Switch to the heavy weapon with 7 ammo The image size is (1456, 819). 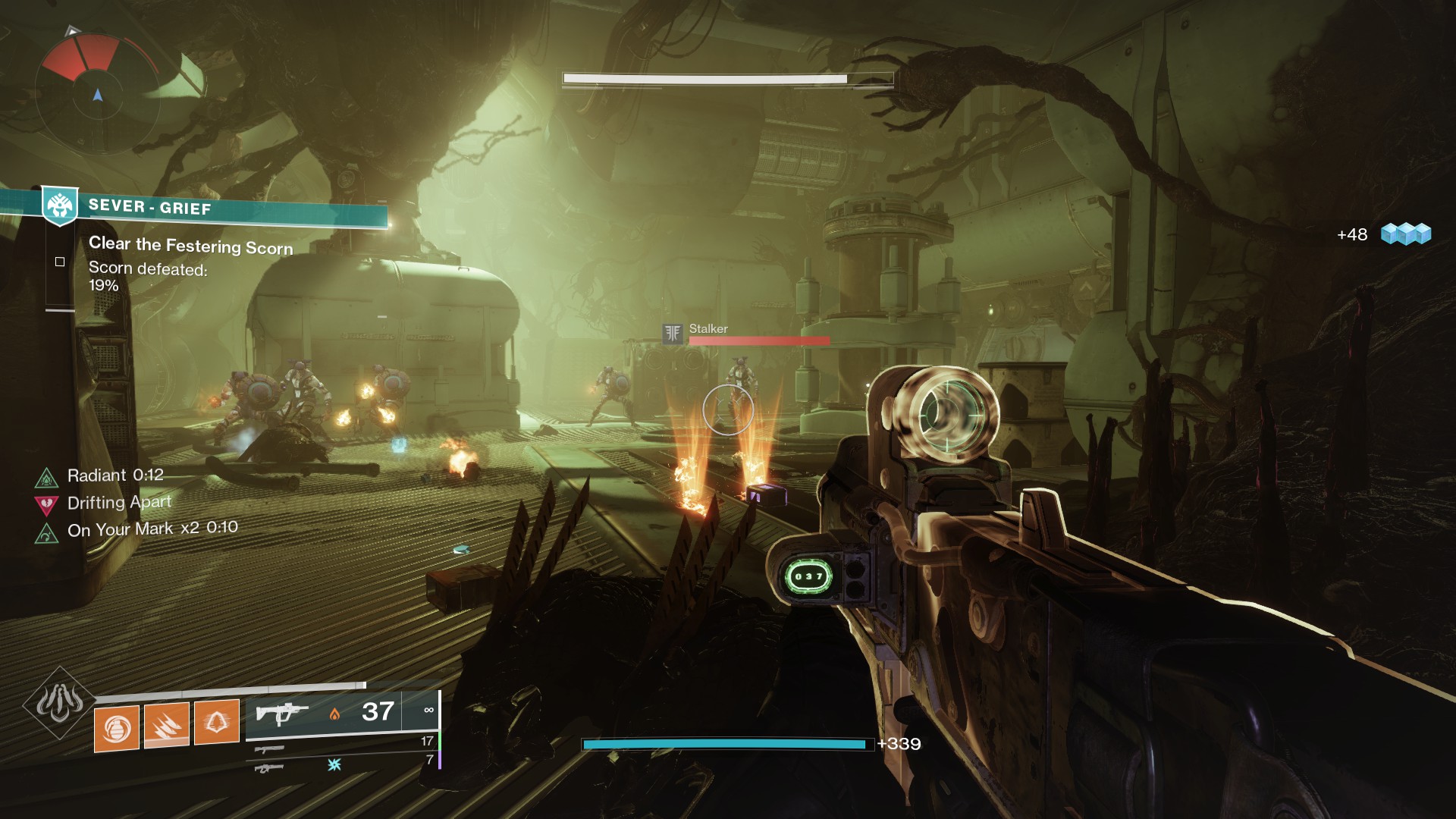point(270,768)
